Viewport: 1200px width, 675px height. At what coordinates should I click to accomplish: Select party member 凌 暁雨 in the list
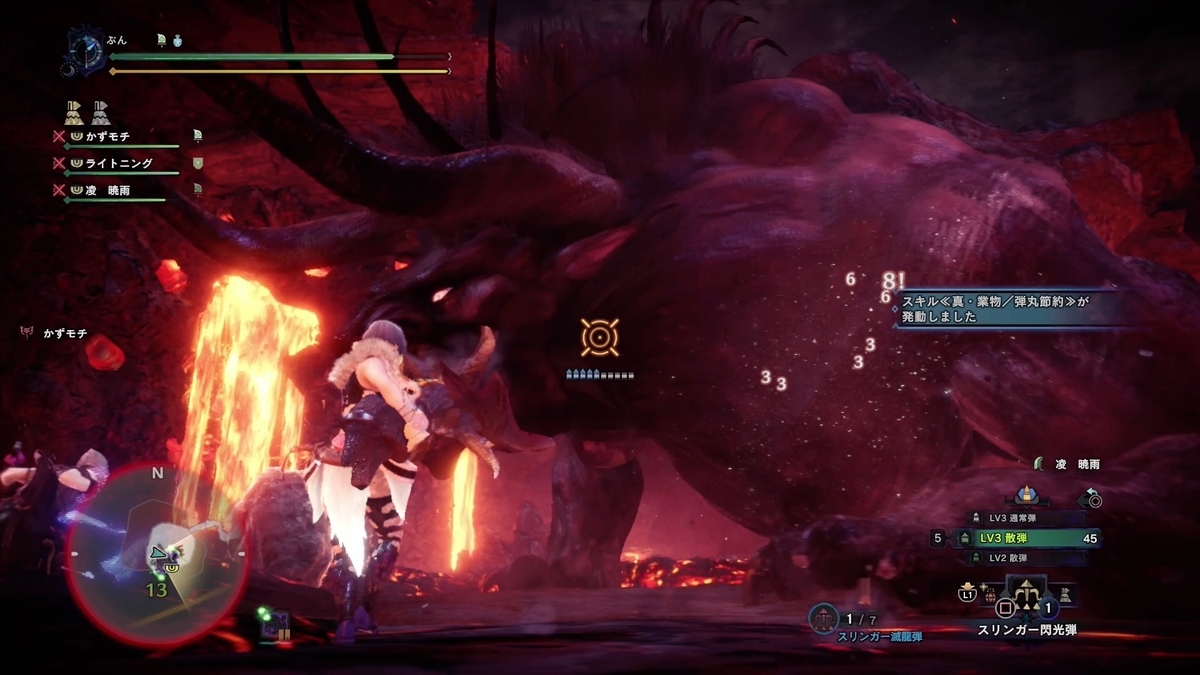tap(108, 189)
